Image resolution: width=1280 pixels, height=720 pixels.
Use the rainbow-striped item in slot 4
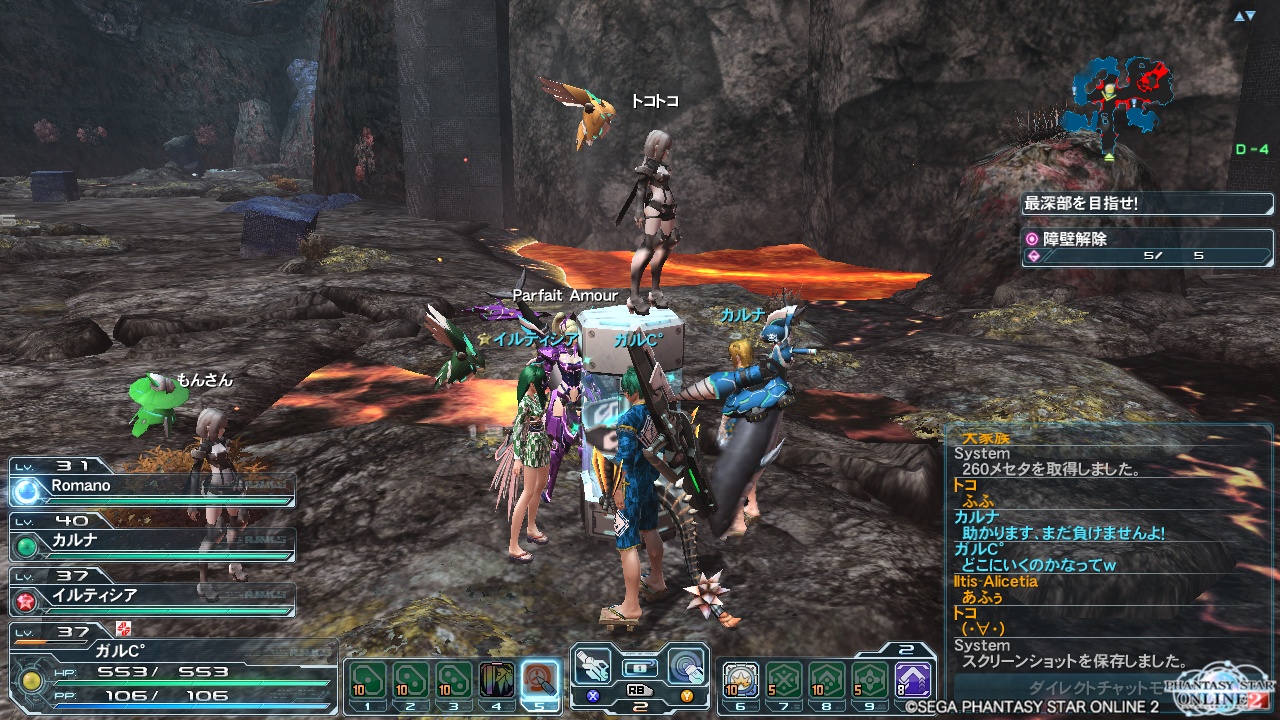[497, 680]
